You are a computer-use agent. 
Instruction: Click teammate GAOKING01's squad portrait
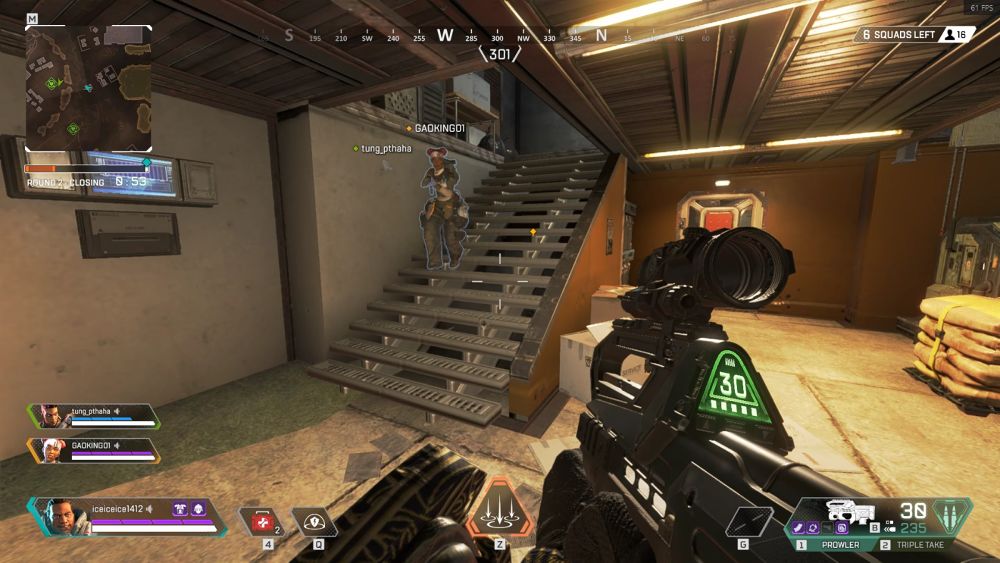[x=48, y=451]
